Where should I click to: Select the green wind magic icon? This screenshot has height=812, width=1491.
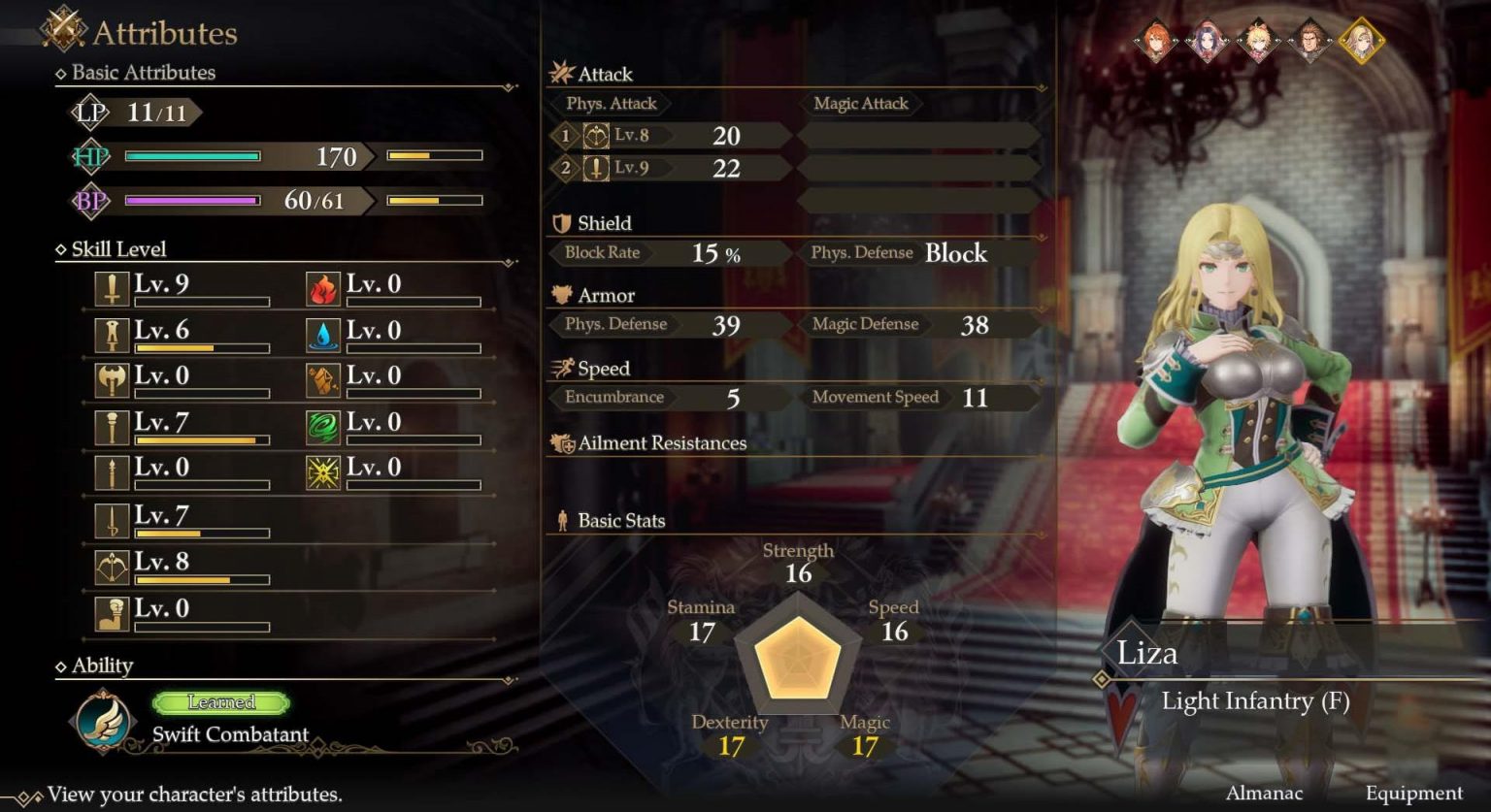click(x=323, y=427)
